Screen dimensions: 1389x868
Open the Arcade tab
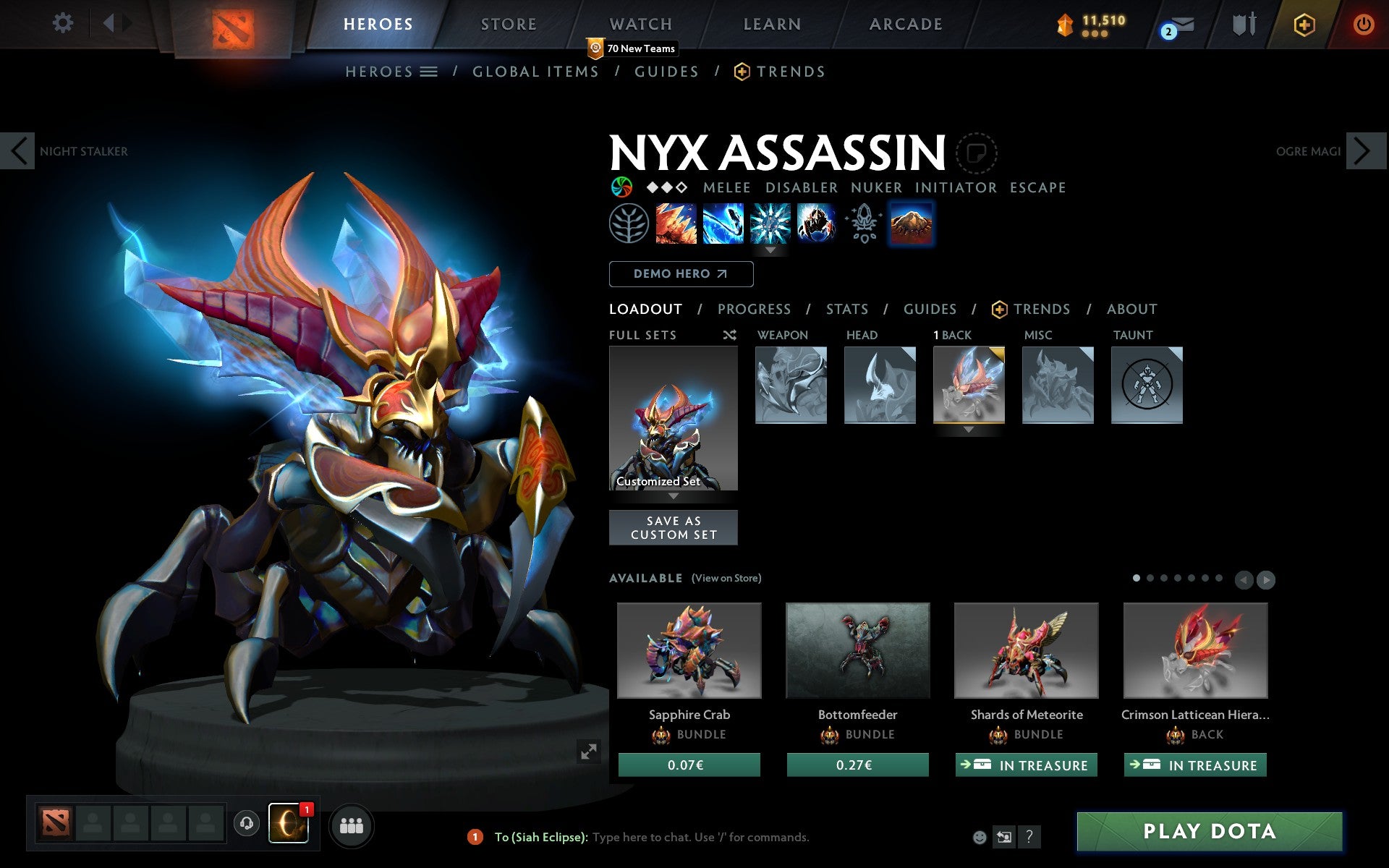(x=906, y=25)
